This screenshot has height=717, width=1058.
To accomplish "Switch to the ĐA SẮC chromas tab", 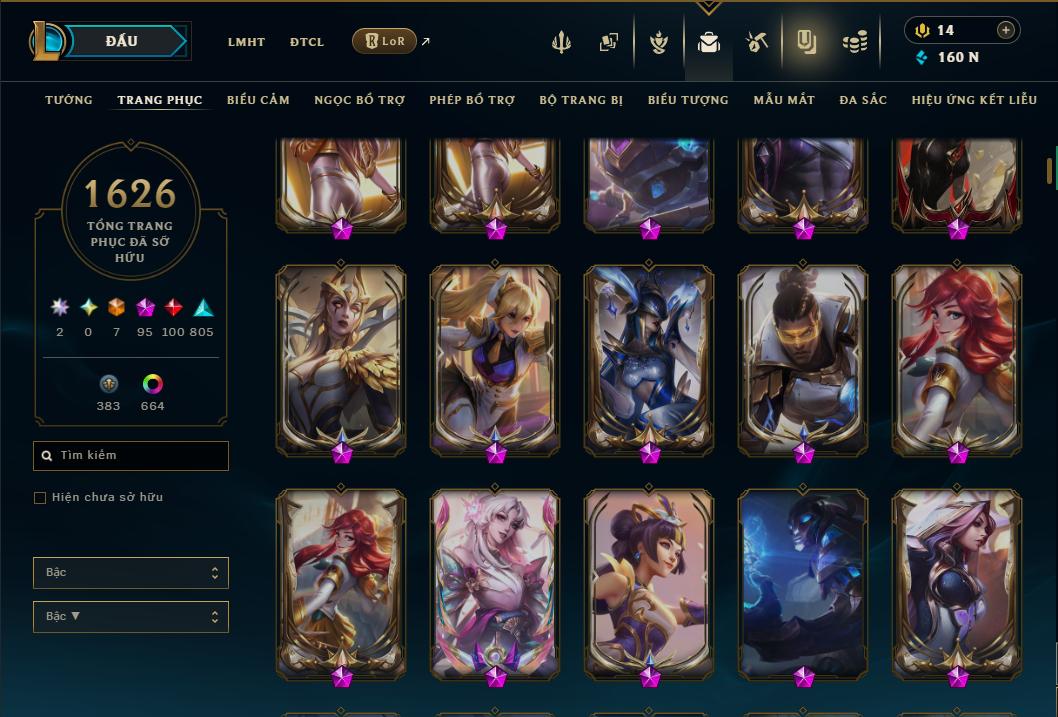I will click(x=863, y=100).
